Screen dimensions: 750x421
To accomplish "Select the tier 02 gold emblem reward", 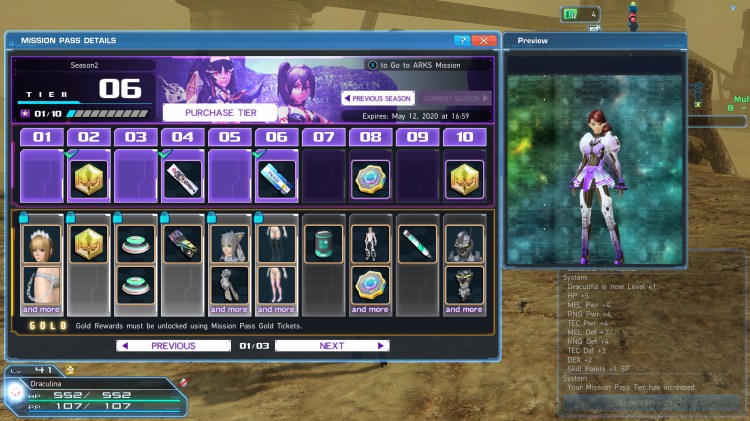I will pyautogui.click(x=88, y=179).
